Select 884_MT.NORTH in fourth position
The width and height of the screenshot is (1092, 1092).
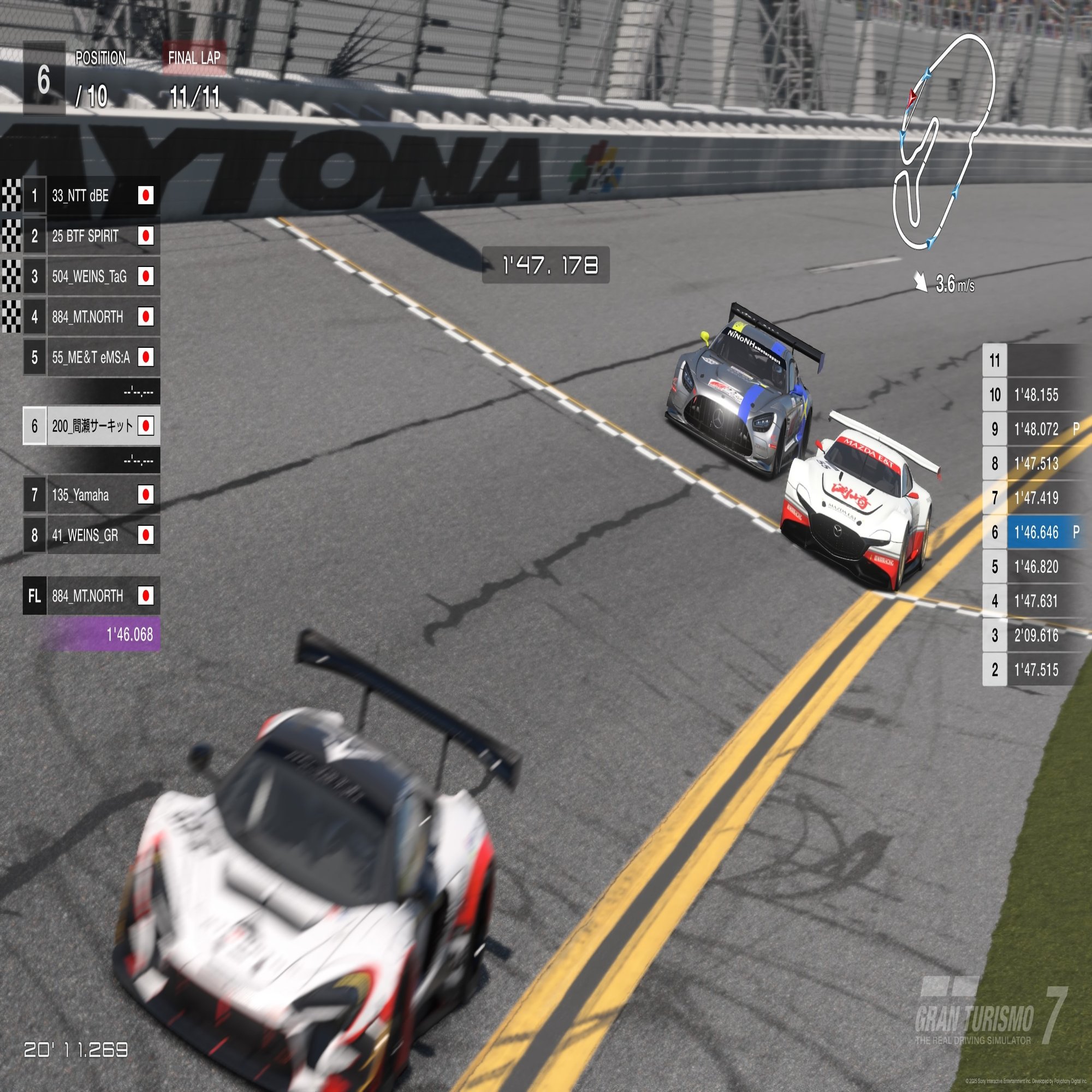91,317
